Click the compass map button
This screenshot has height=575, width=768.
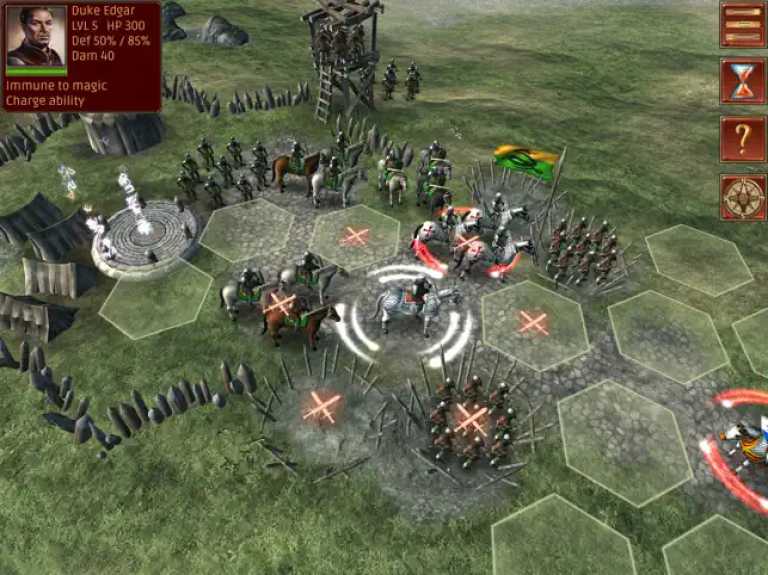click(742, 196)
